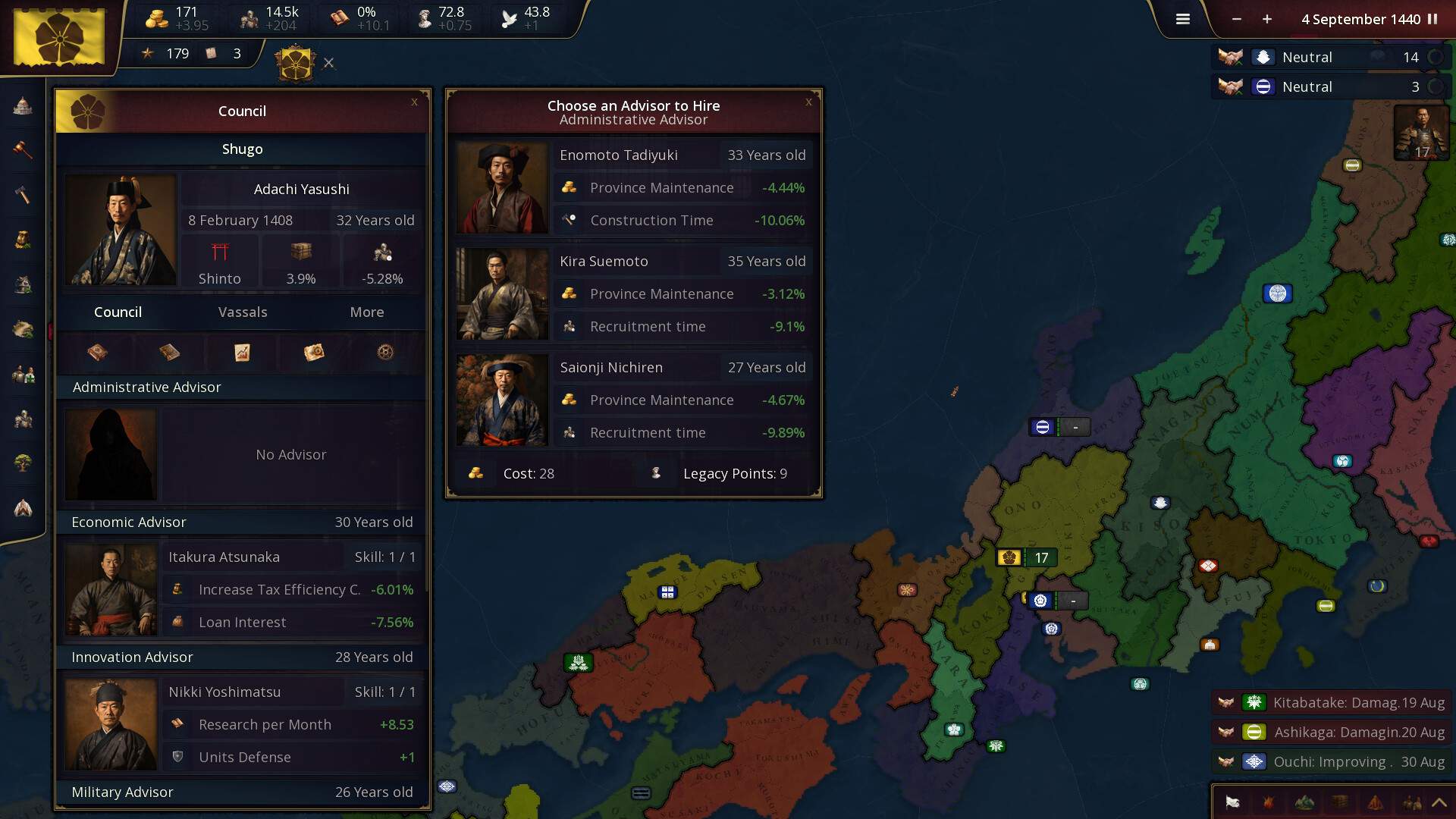Switch to the Vassals tab
Screen dimensions: 1456x819
point(242,312)
